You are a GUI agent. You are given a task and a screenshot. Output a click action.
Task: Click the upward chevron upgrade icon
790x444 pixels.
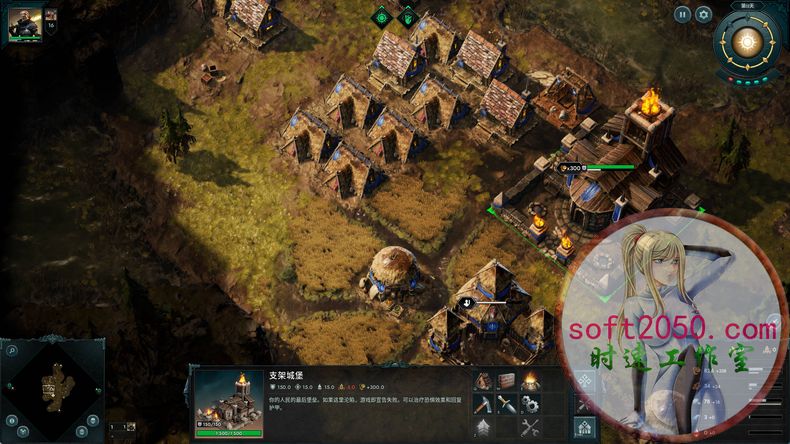[x=483, y=428]
